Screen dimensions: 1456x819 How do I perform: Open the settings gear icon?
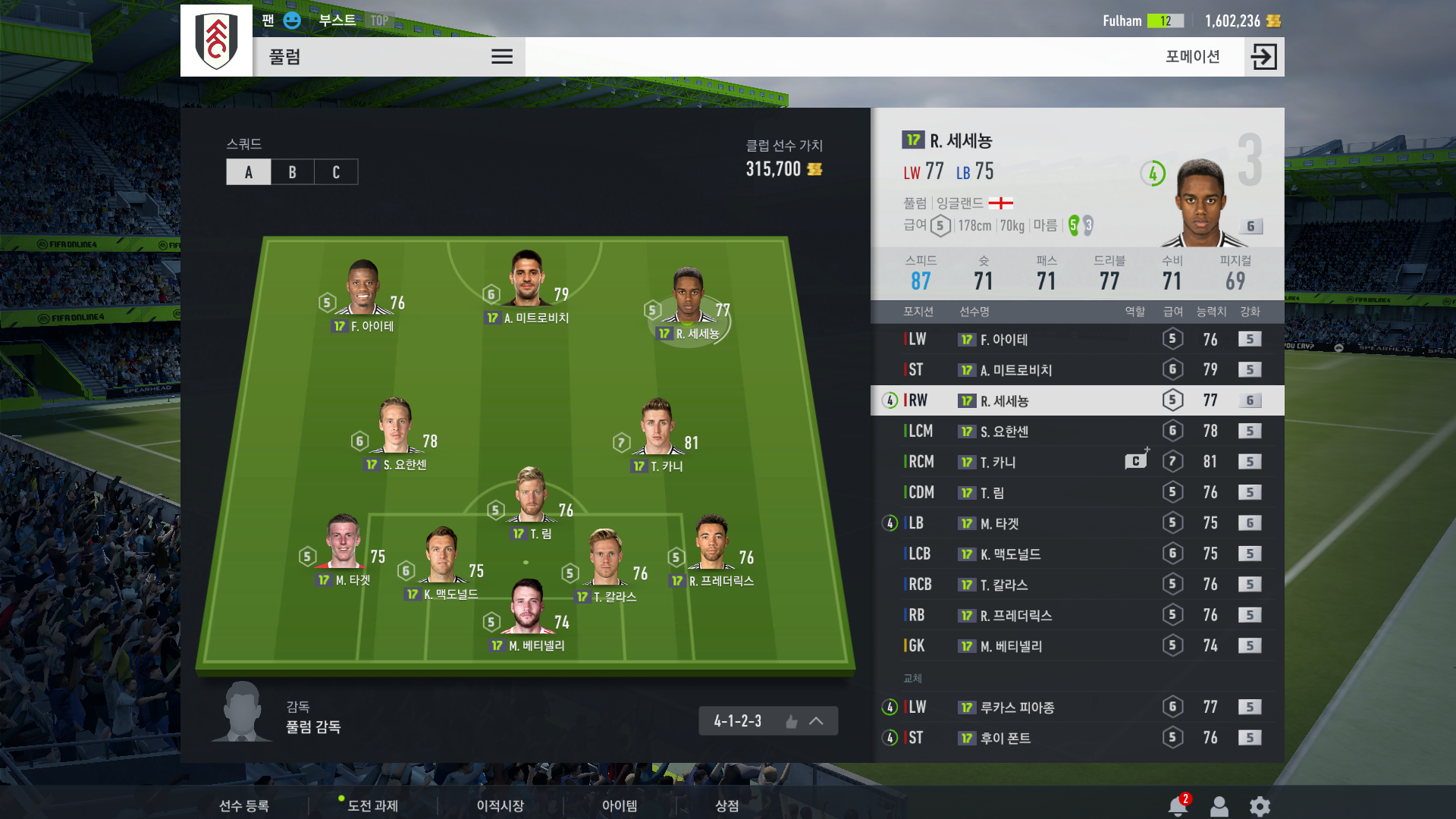(1260, 806)
